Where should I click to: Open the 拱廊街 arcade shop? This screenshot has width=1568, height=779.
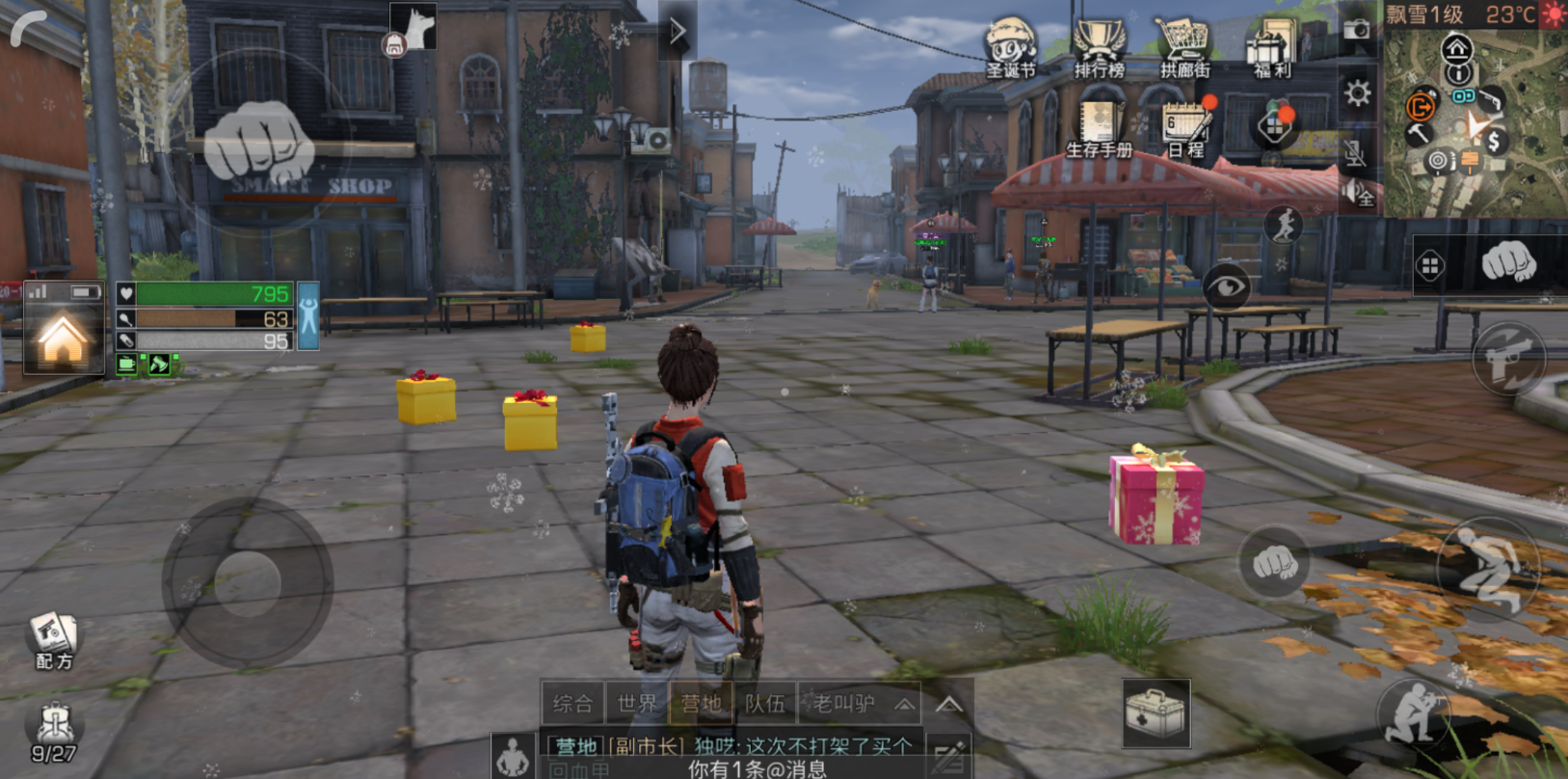pos(1184,47)
